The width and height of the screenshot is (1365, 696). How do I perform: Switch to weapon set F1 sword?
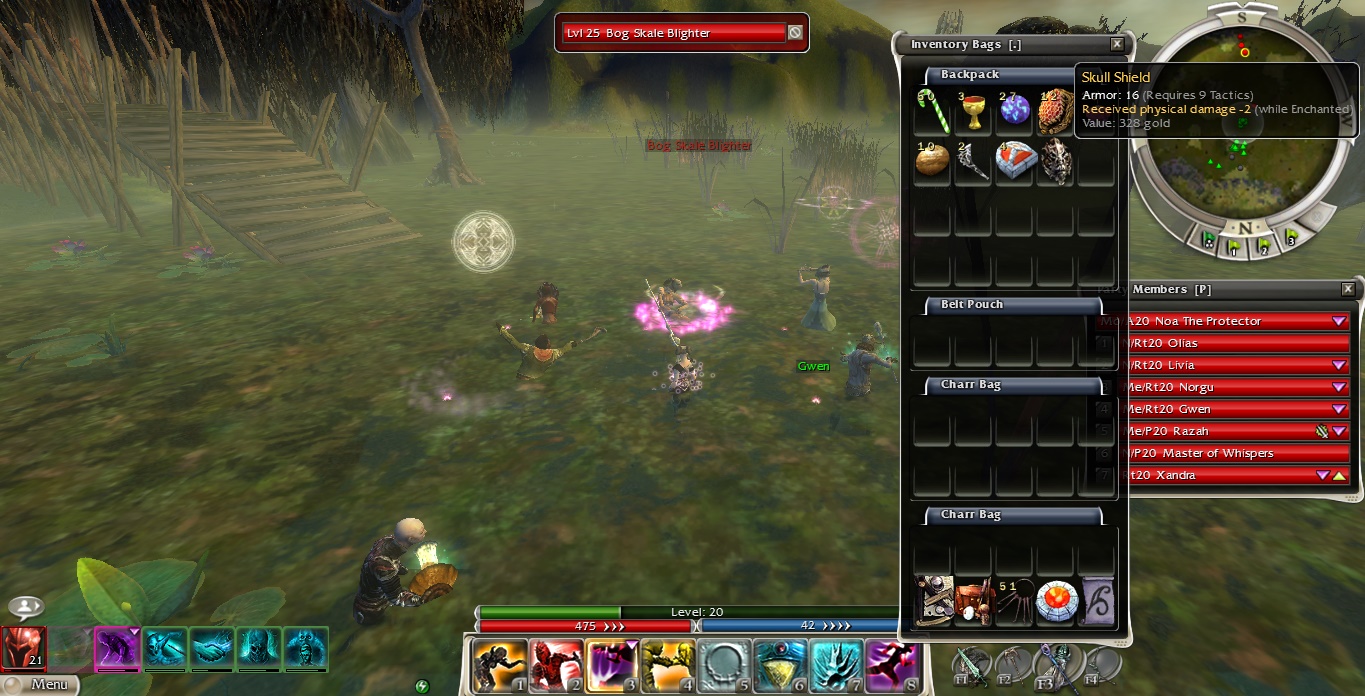(x=971, y=664)
